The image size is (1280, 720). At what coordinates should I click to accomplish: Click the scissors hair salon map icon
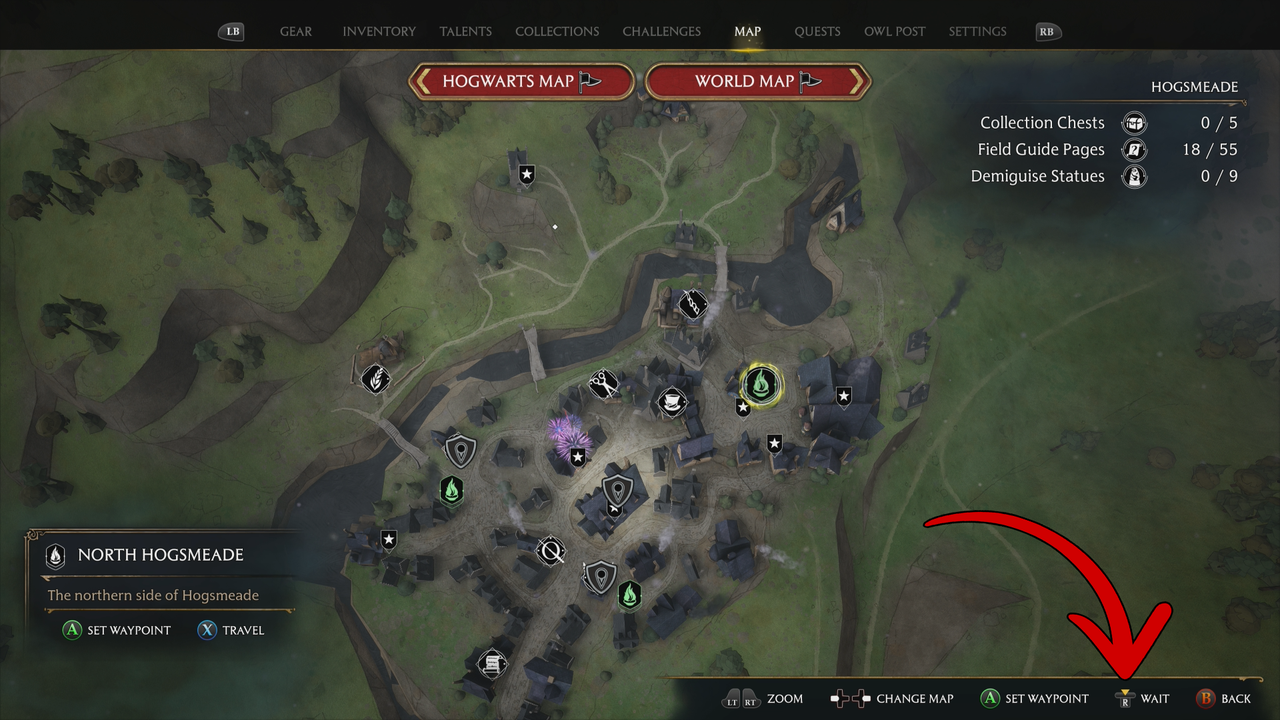click(x=603, y=383)
